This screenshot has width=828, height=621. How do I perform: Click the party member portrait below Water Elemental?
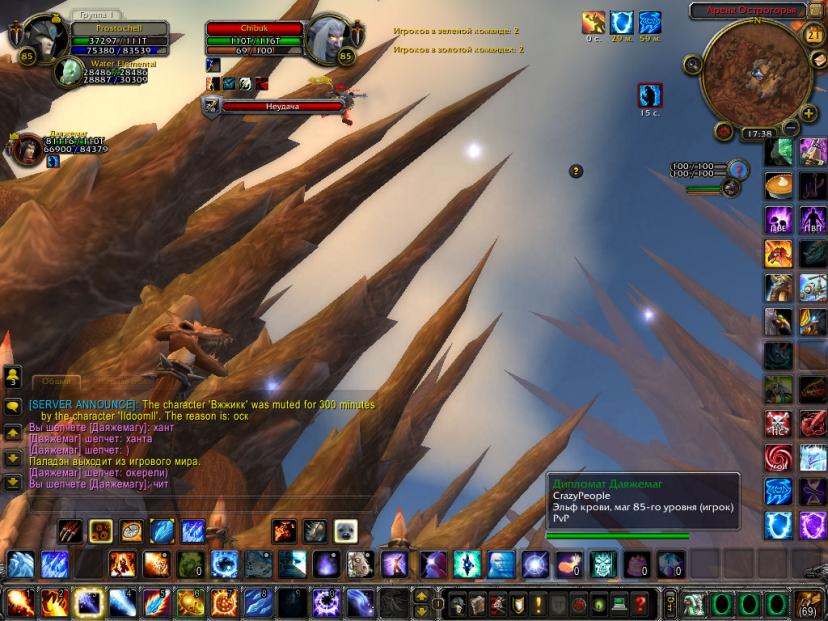pyautogui.click(x=26, y=148)
